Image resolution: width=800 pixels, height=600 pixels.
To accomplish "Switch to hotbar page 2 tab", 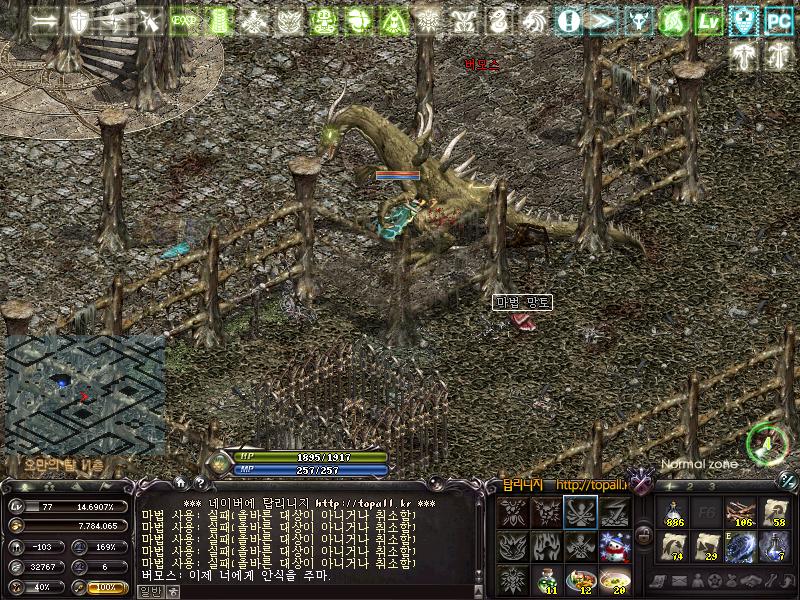I will pos(690,486).
